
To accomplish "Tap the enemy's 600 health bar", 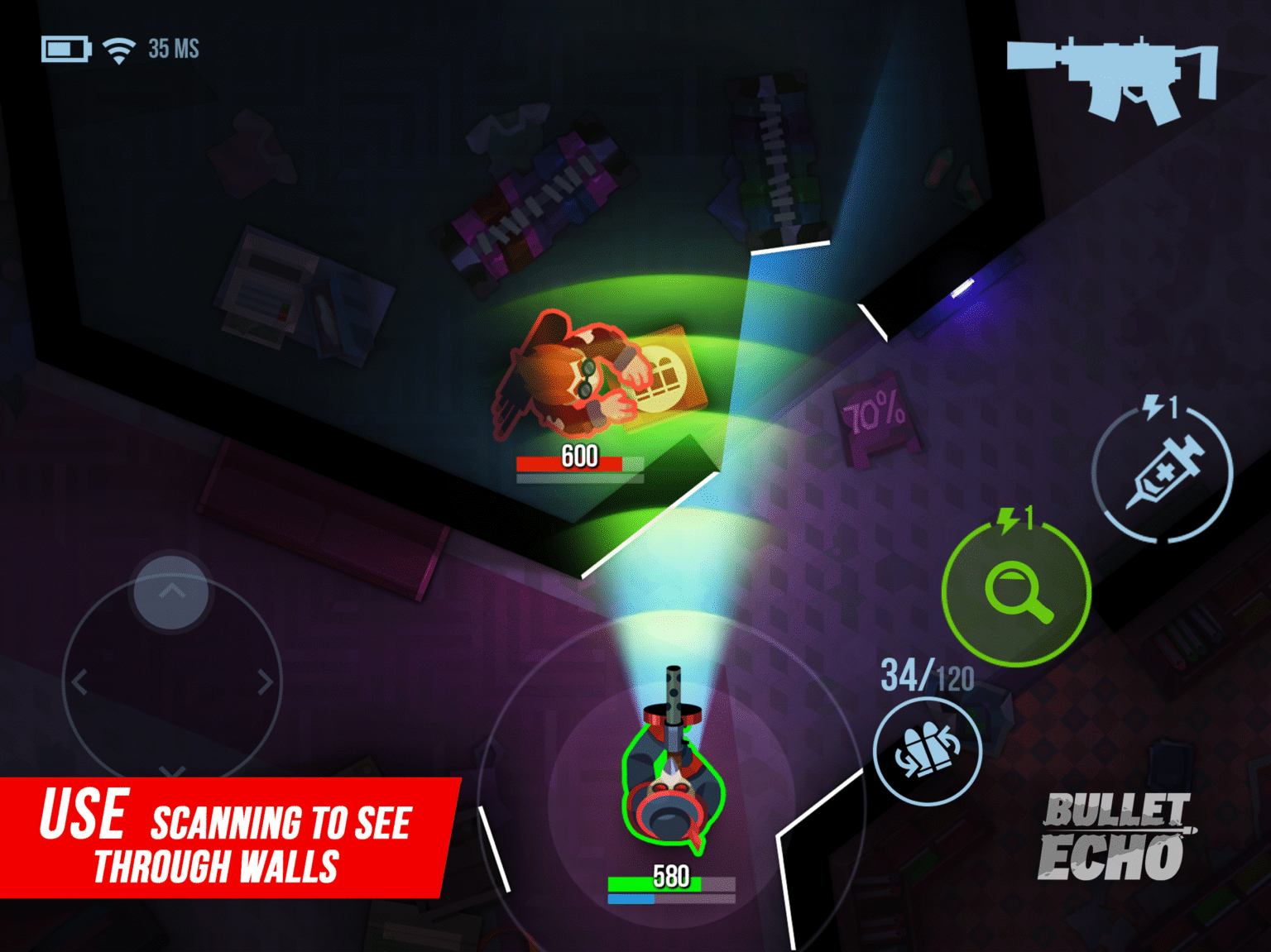I will [579, 462].
